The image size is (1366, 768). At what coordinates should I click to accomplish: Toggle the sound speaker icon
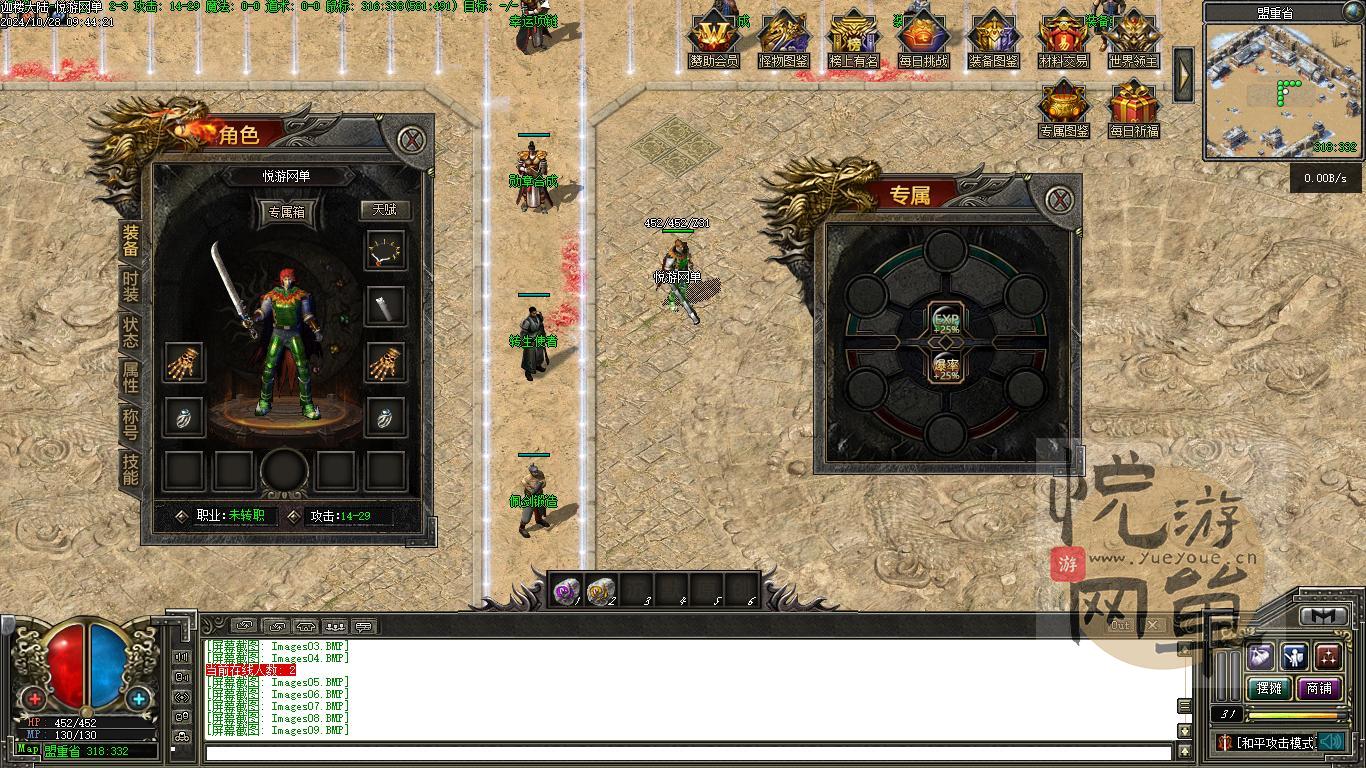[1330, 742]
